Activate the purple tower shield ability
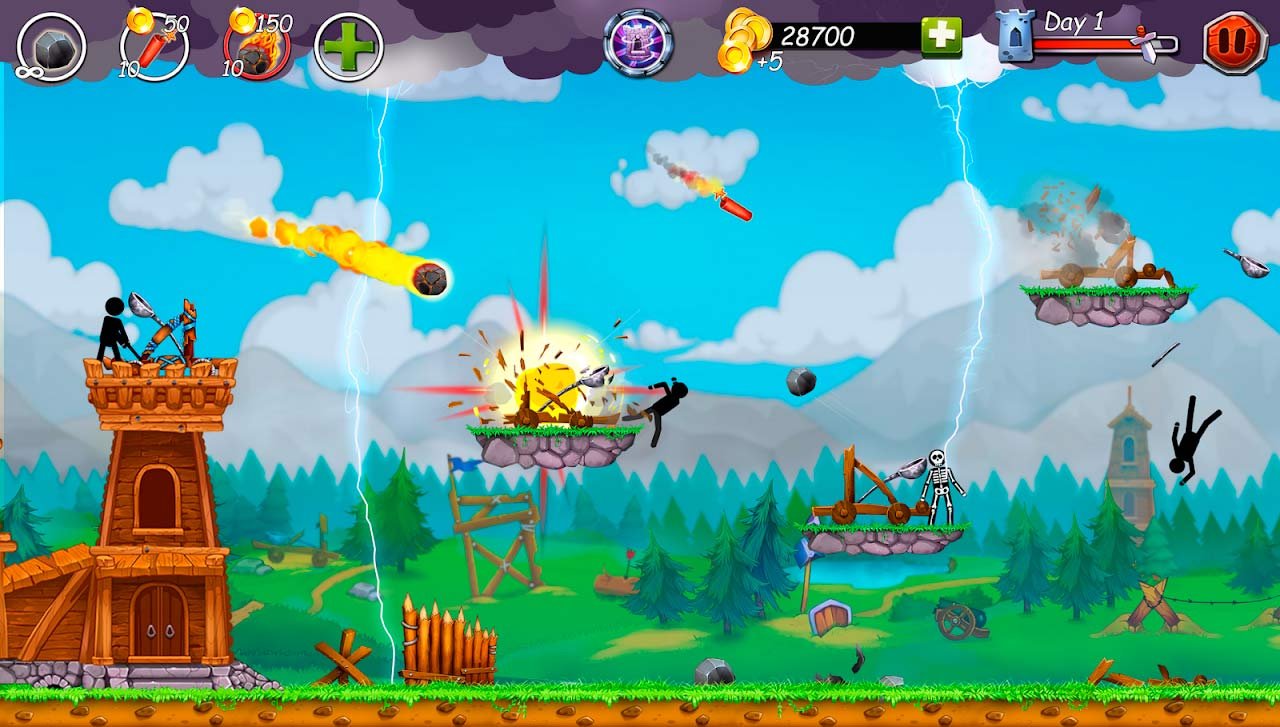The image size is (1280, 727). tap(638, 43)
